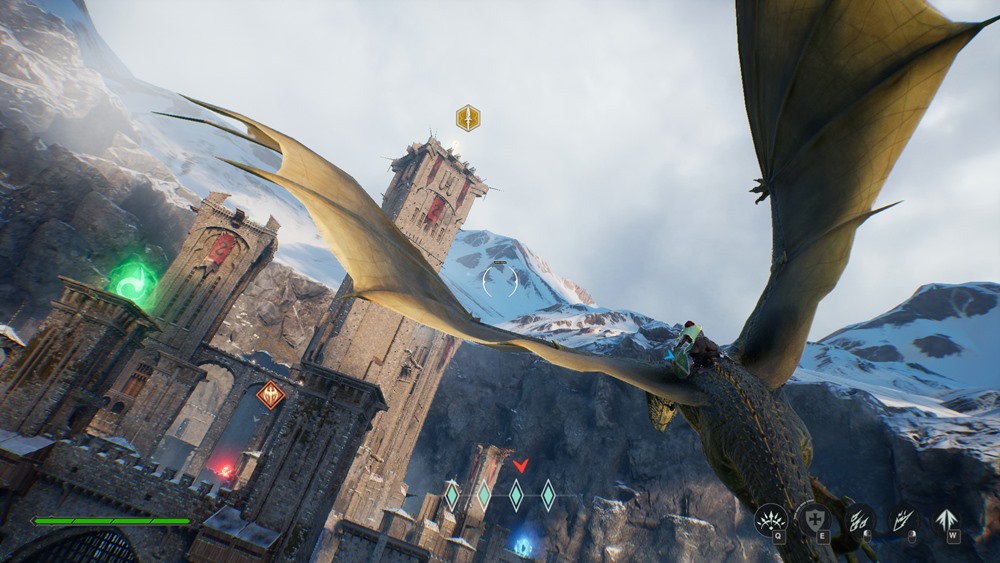
Task: Click the orange diamond tower marker
Action: point(270,395)
